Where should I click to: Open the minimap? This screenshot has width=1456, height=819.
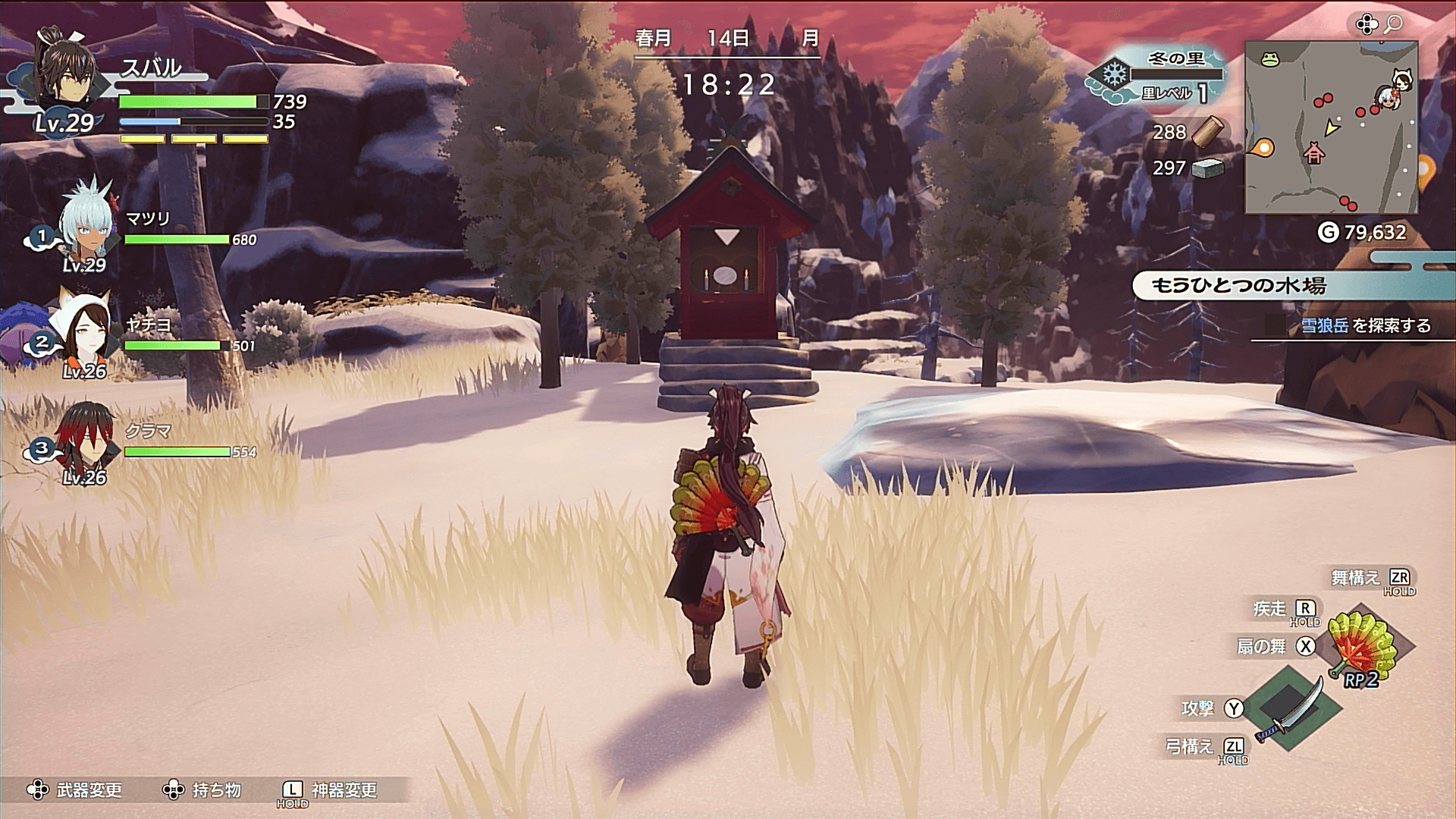tap(1331, 127)
